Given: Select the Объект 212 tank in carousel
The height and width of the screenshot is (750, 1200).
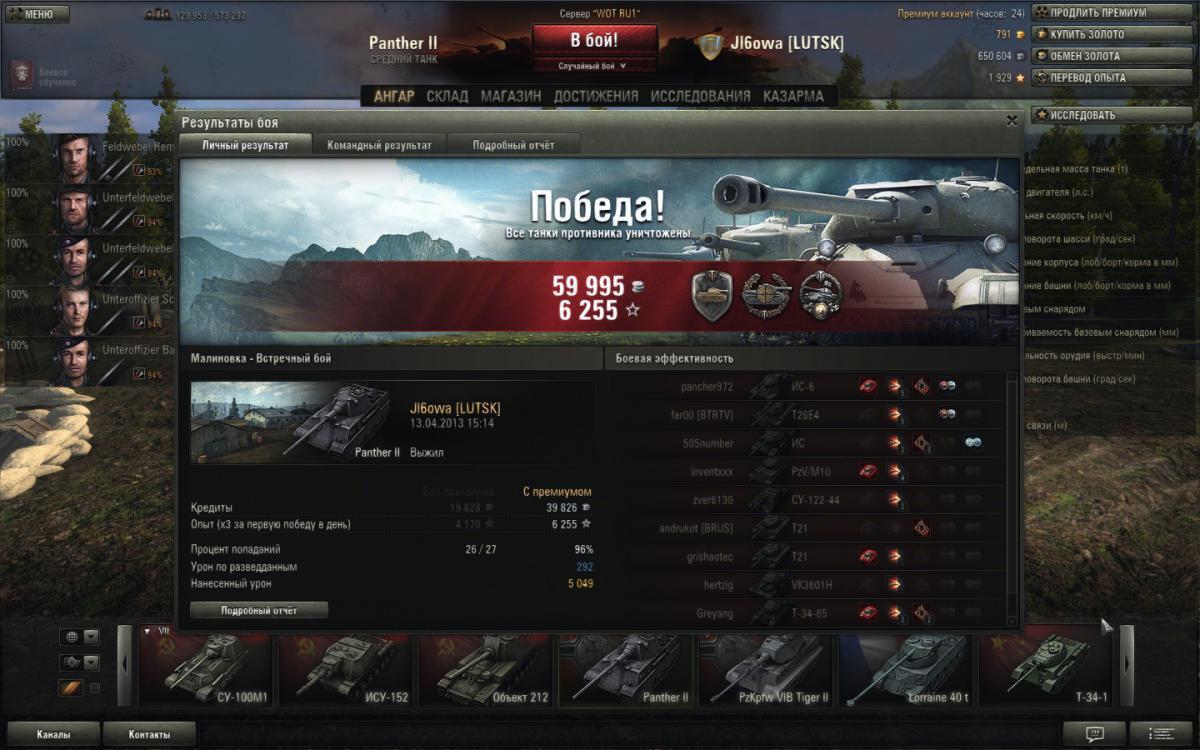Looking at the screenshot, I should [x=487, y=669].
